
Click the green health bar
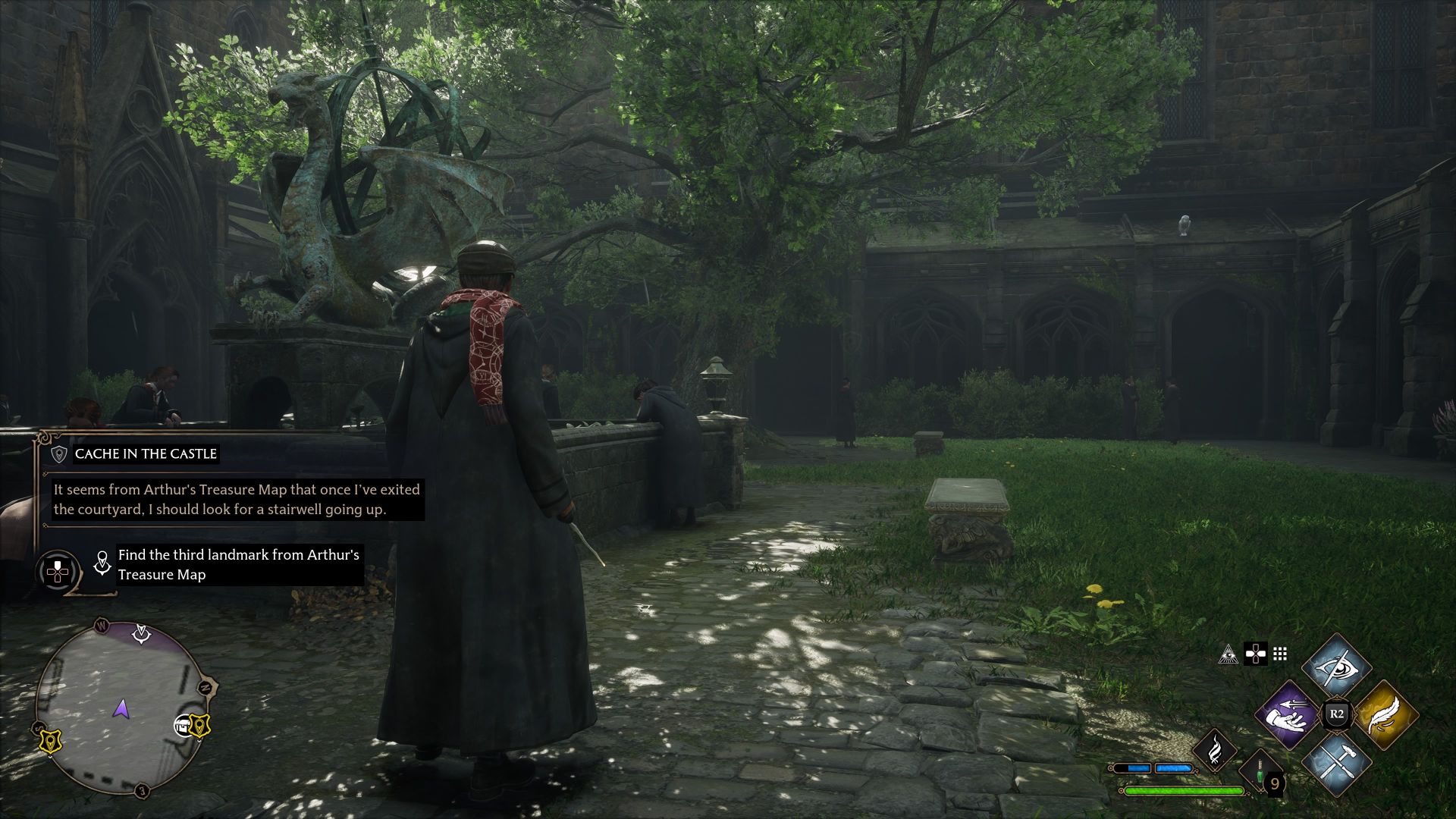(1181, 789)
